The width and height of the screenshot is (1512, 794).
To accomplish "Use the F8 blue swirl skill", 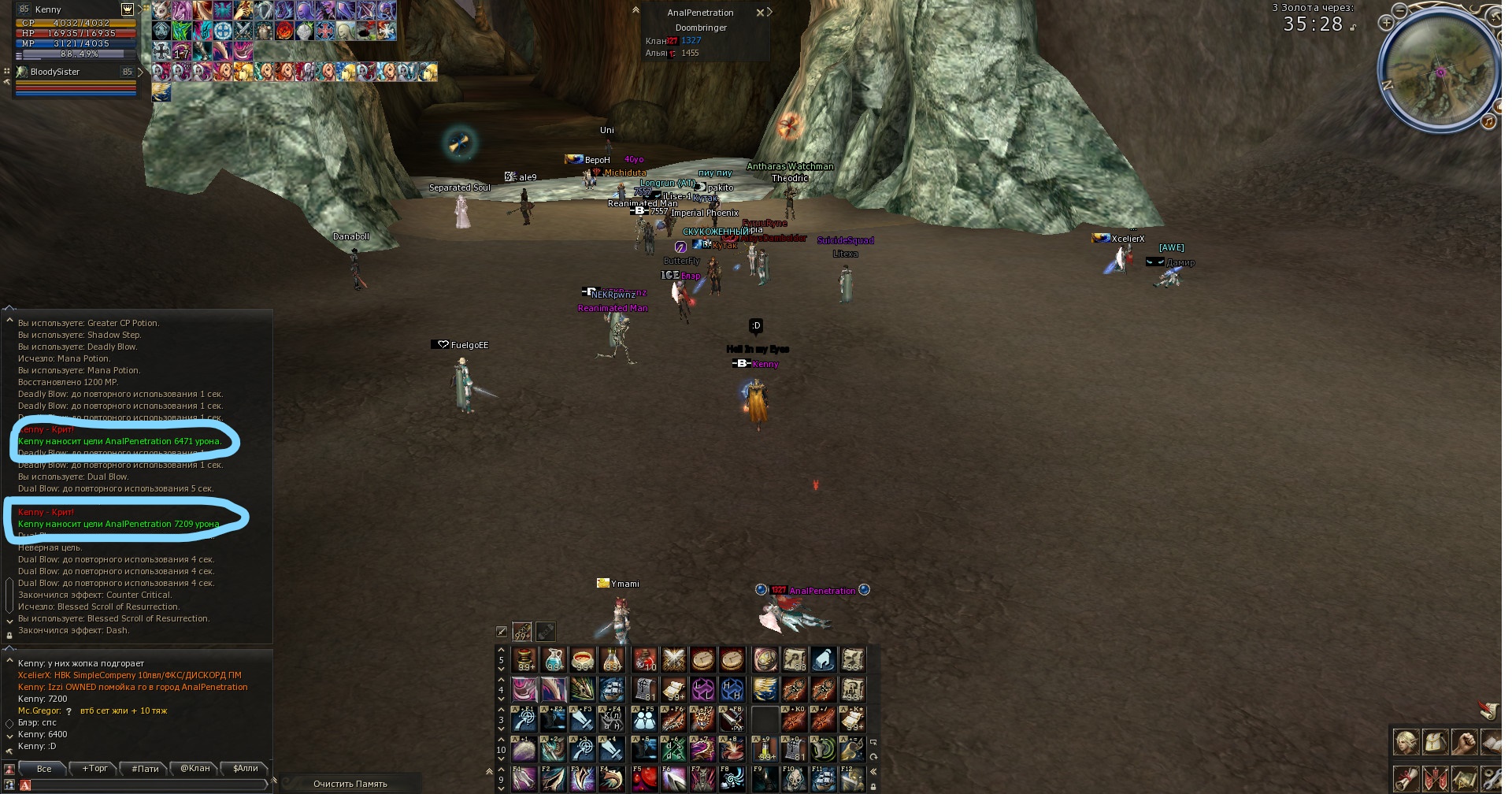I will click(732, 779).
